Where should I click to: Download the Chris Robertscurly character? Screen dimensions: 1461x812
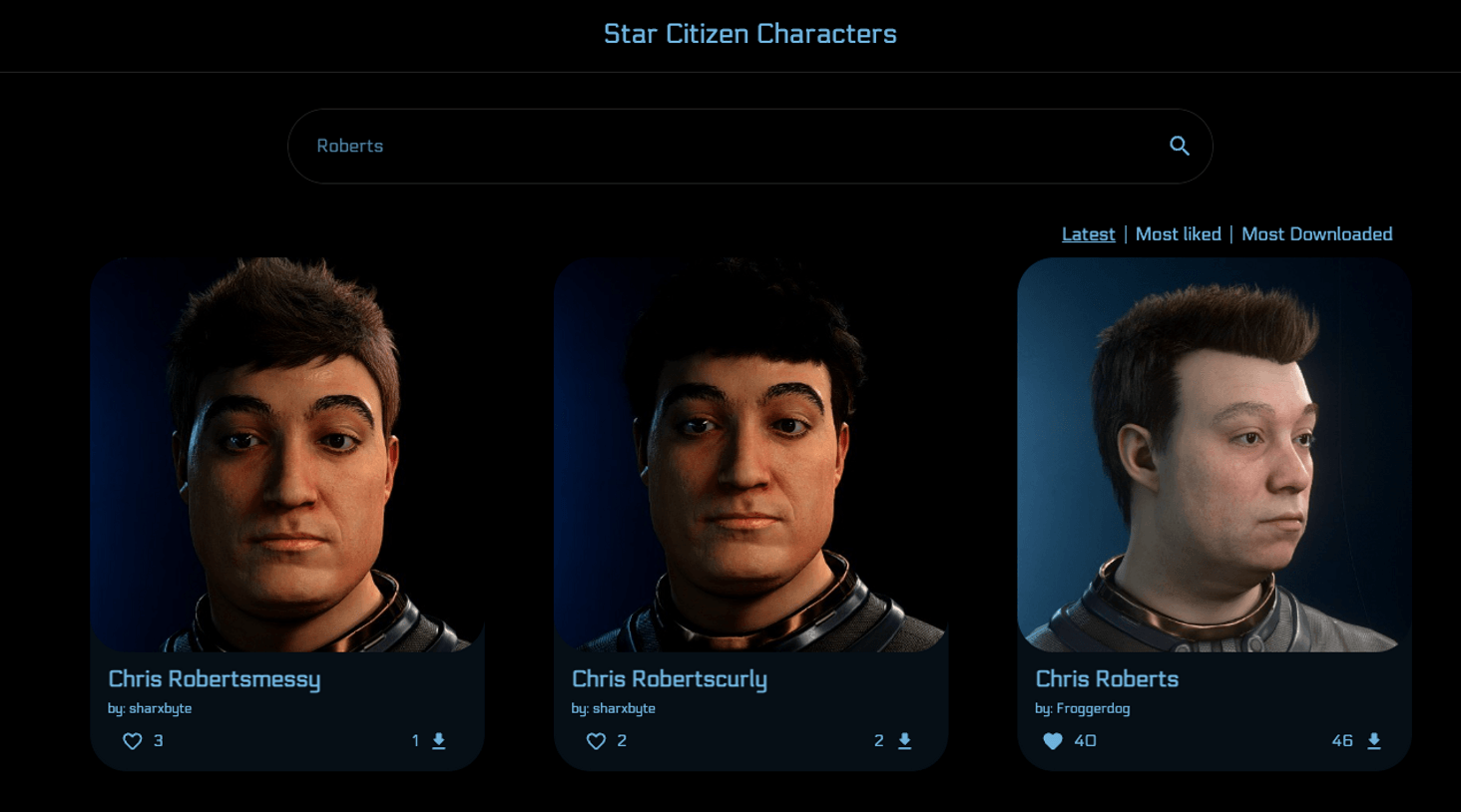[x=903, y=741]
